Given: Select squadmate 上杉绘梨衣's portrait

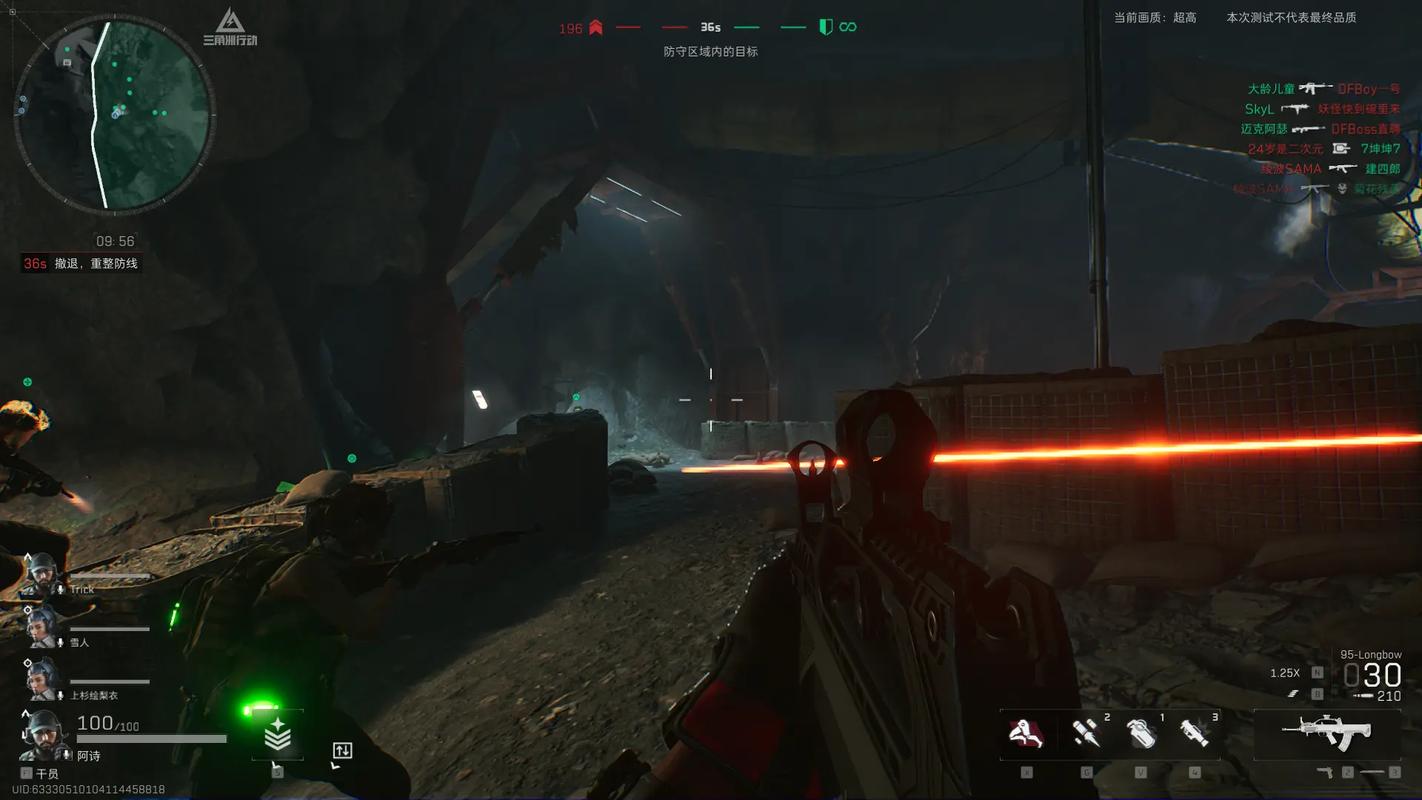Looking at the screenshot, I should coord(42,678).
